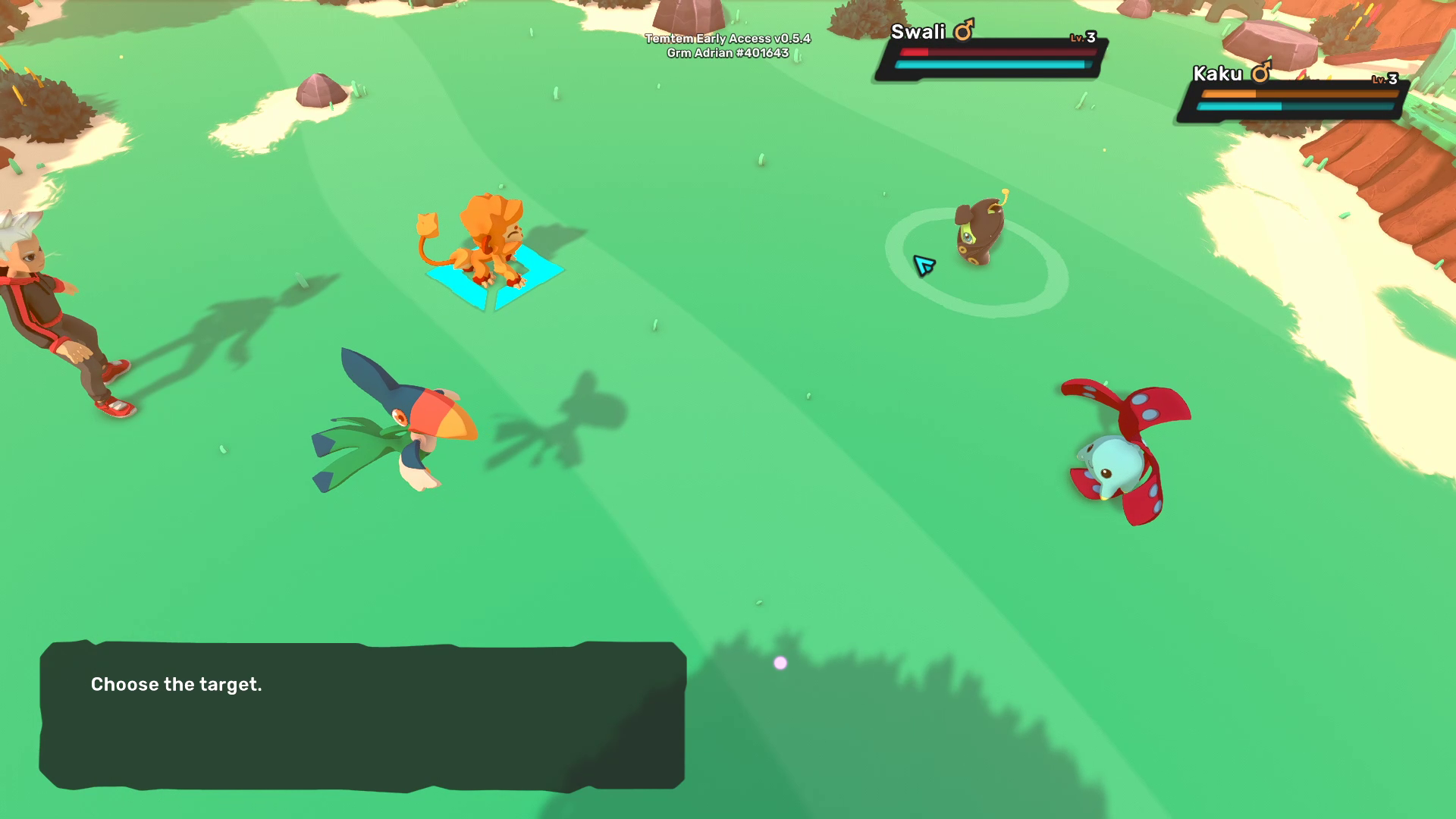Target the brown Swali inside the ring

(x=980, y=230)
